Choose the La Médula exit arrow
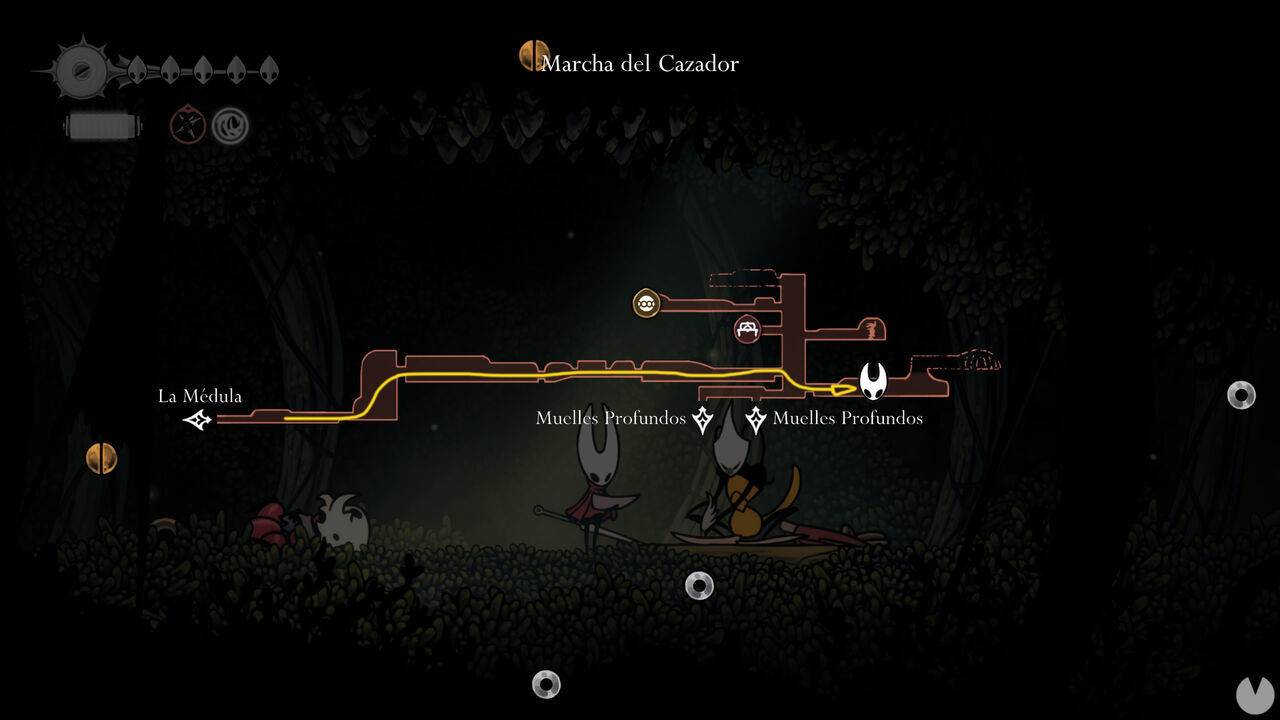1280x720 pixels. pos(198,421)
